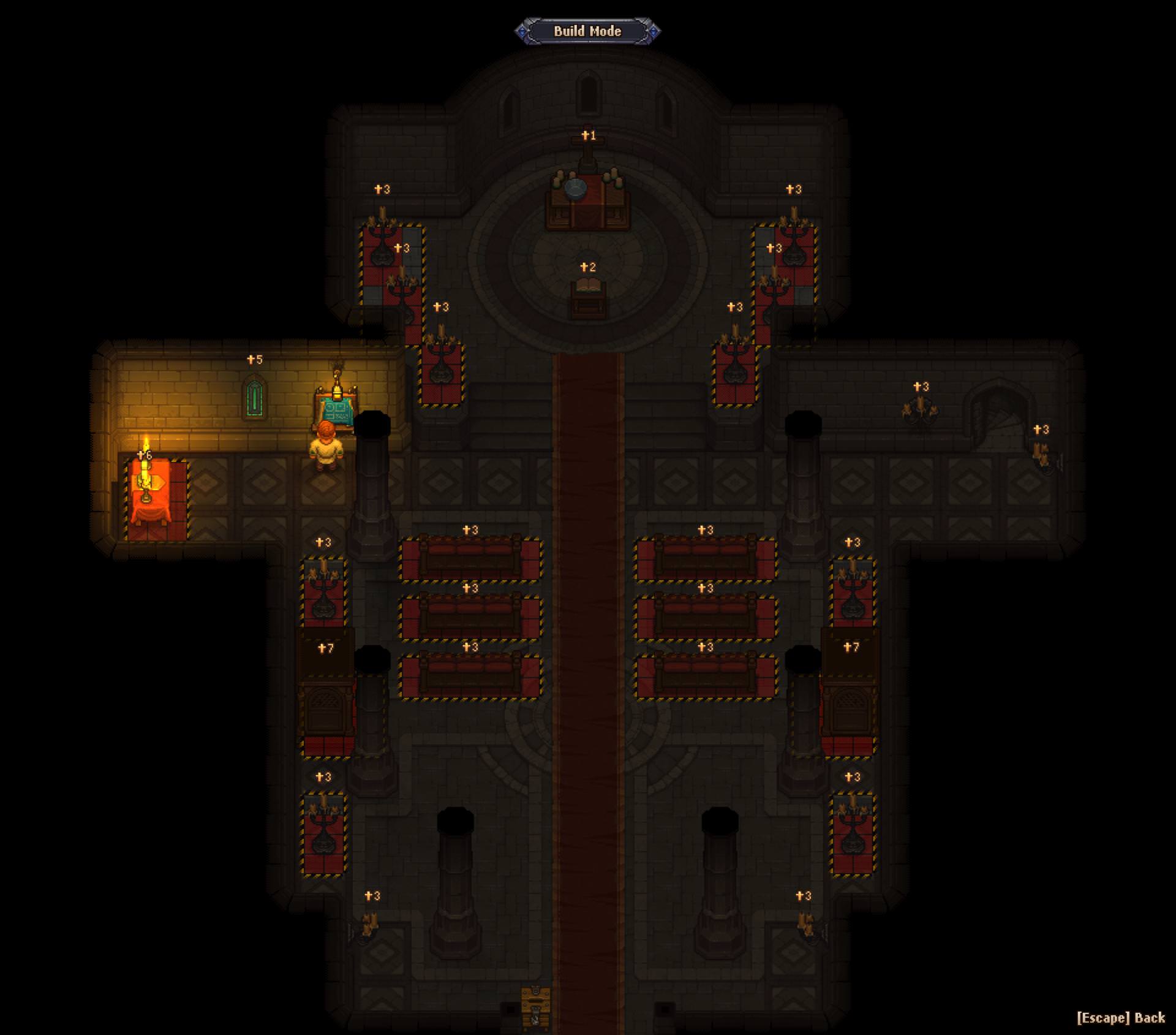
Task: Click the candle table marked +6
Action: [x=149, y=490]
